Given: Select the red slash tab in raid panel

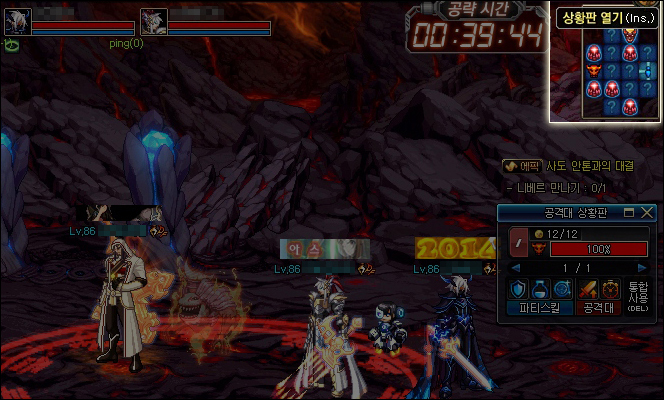Looking at the screenshot, I should (519, 241).
